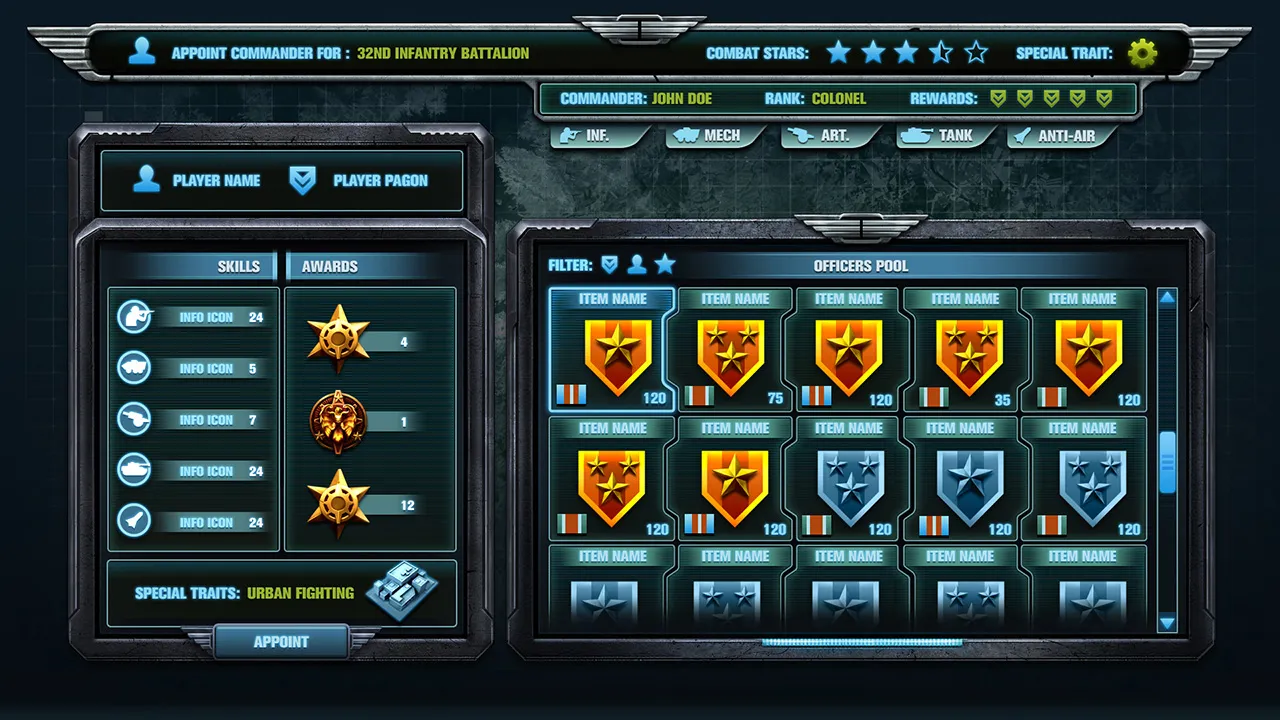Choose the MECH unit tab
This screenshot has height=720, width=1280.
714,135
